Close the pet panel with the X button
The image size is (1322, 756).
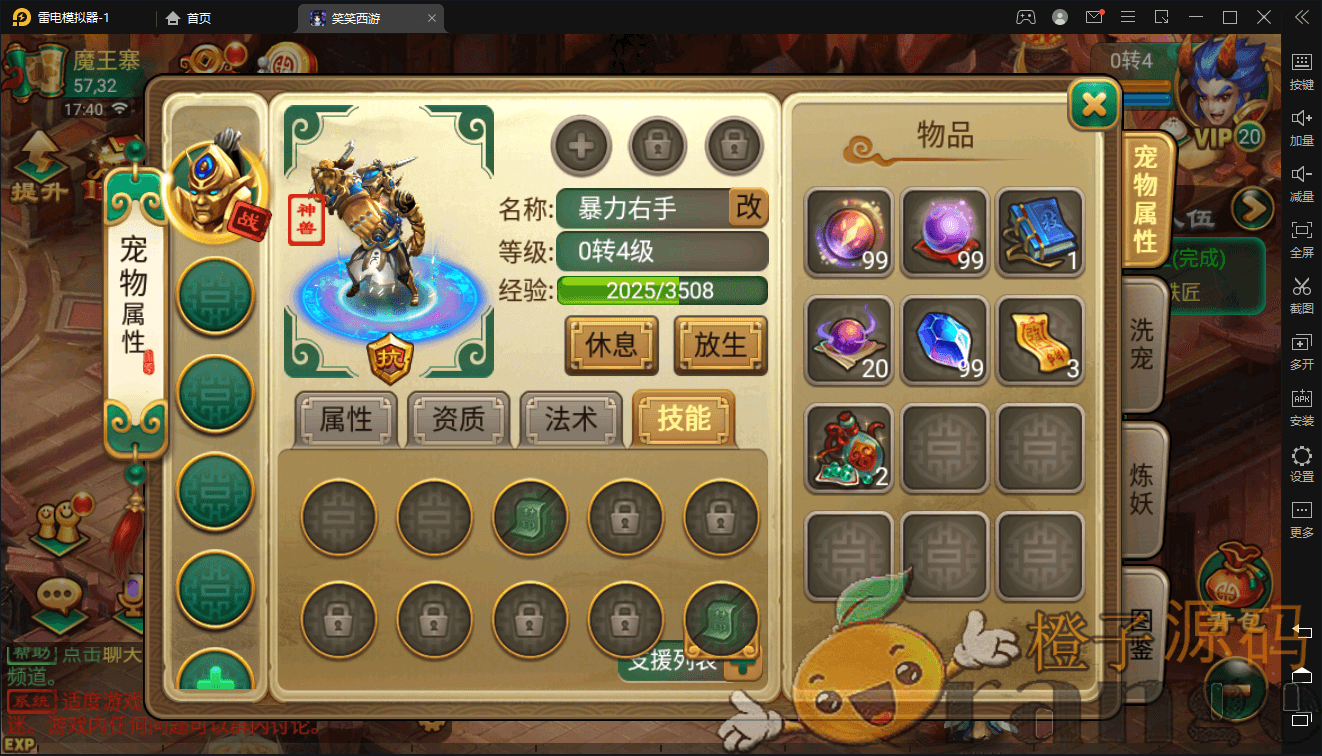(1094, 104)
